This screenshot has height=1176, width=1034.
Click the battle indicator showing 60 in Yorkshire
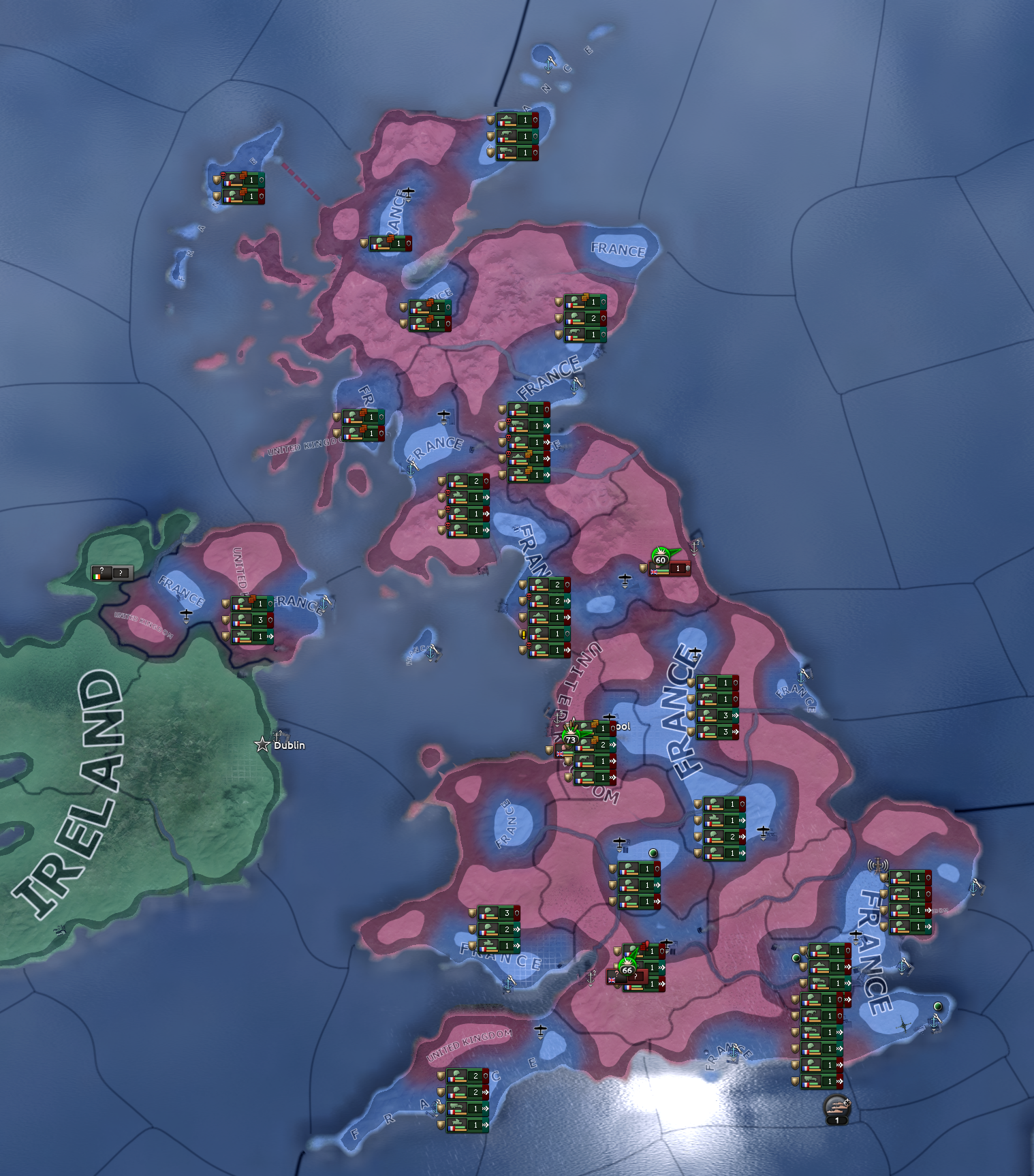[x=661, y=559]
